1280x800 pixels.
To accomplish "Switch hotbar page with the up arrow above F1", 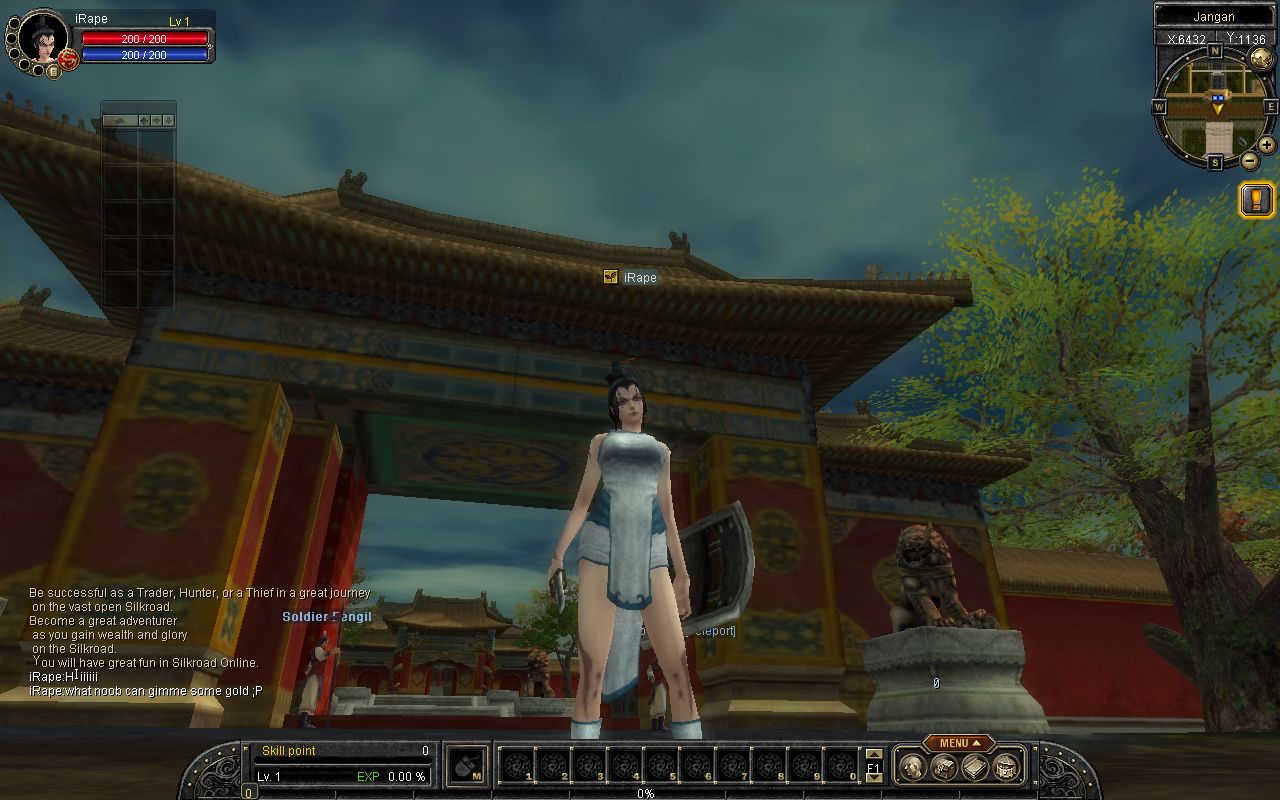I will point(874,755).
